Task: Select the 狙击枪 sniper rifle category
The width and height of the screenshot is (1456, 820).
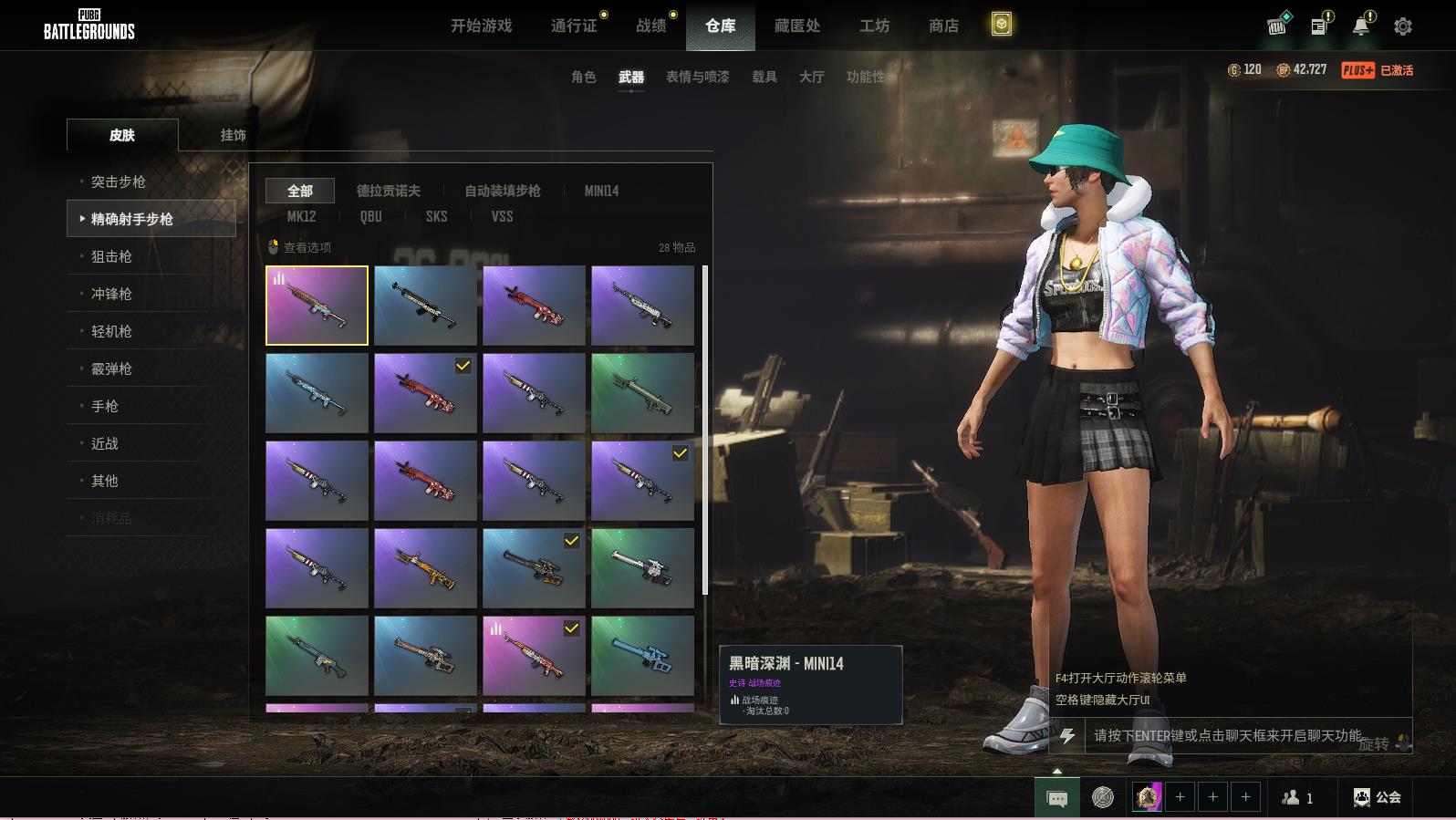Action: tap(111, 256)
